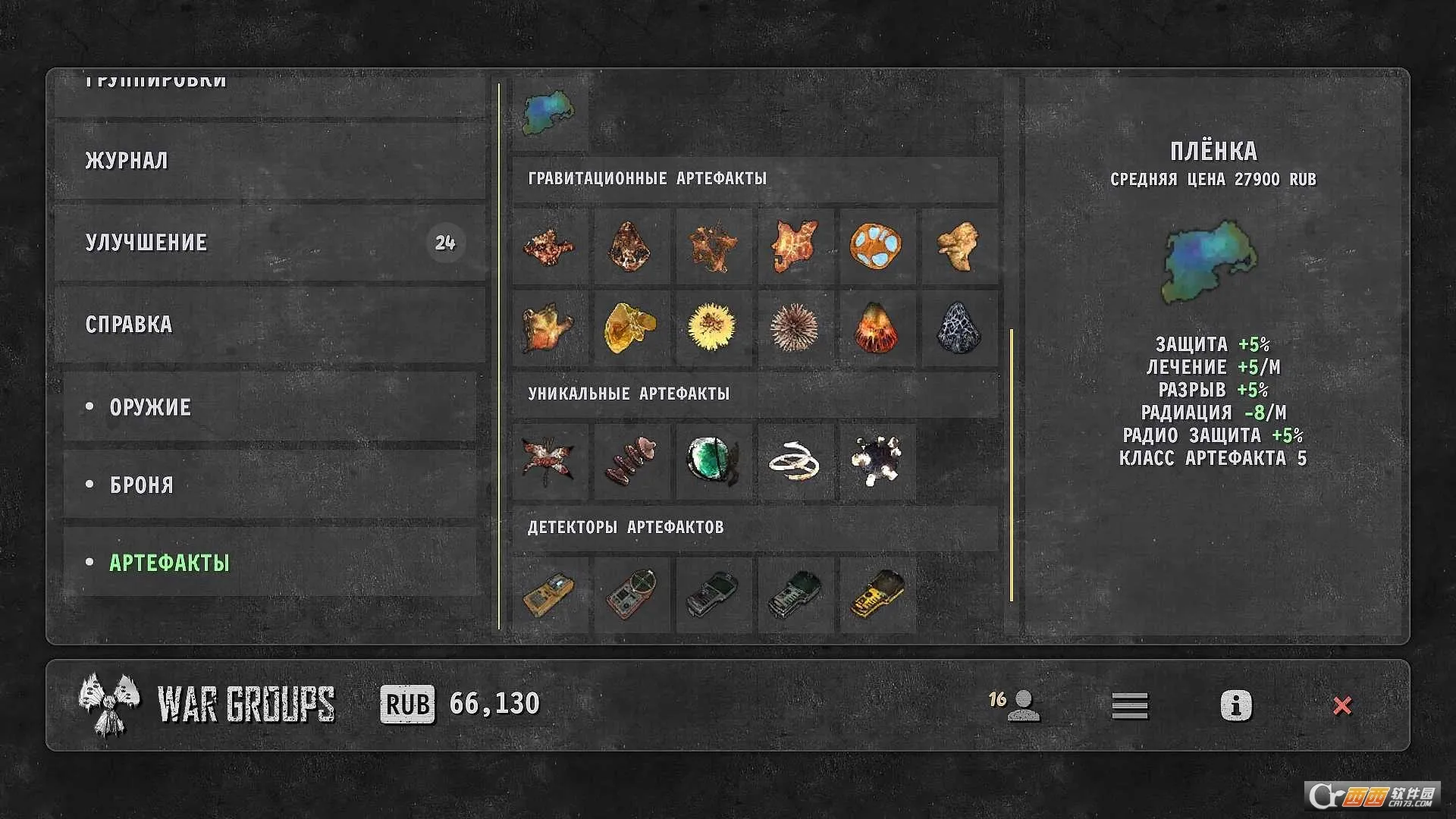This screenshot has width=1456, height=819.
Task: Select the spiky sea urchin artifact
Action: click(794, 328)
